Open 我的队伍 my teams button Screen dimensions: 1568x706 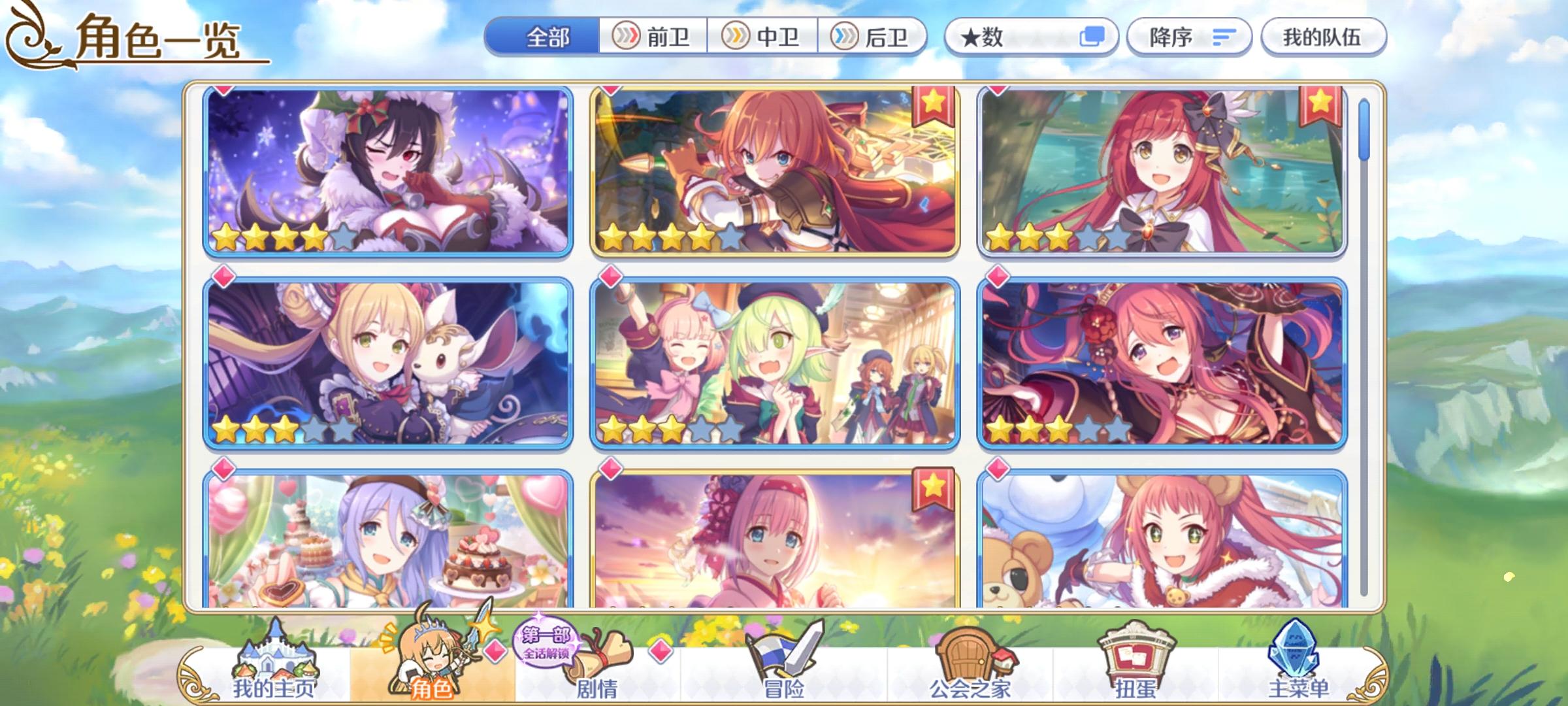(1322, 37)
